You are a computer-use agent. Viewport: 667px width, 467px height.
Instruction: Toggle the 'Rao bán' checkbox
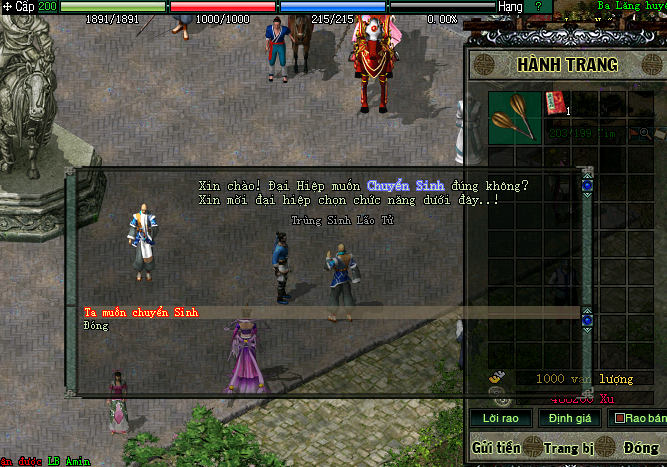[x=620, y=418]
